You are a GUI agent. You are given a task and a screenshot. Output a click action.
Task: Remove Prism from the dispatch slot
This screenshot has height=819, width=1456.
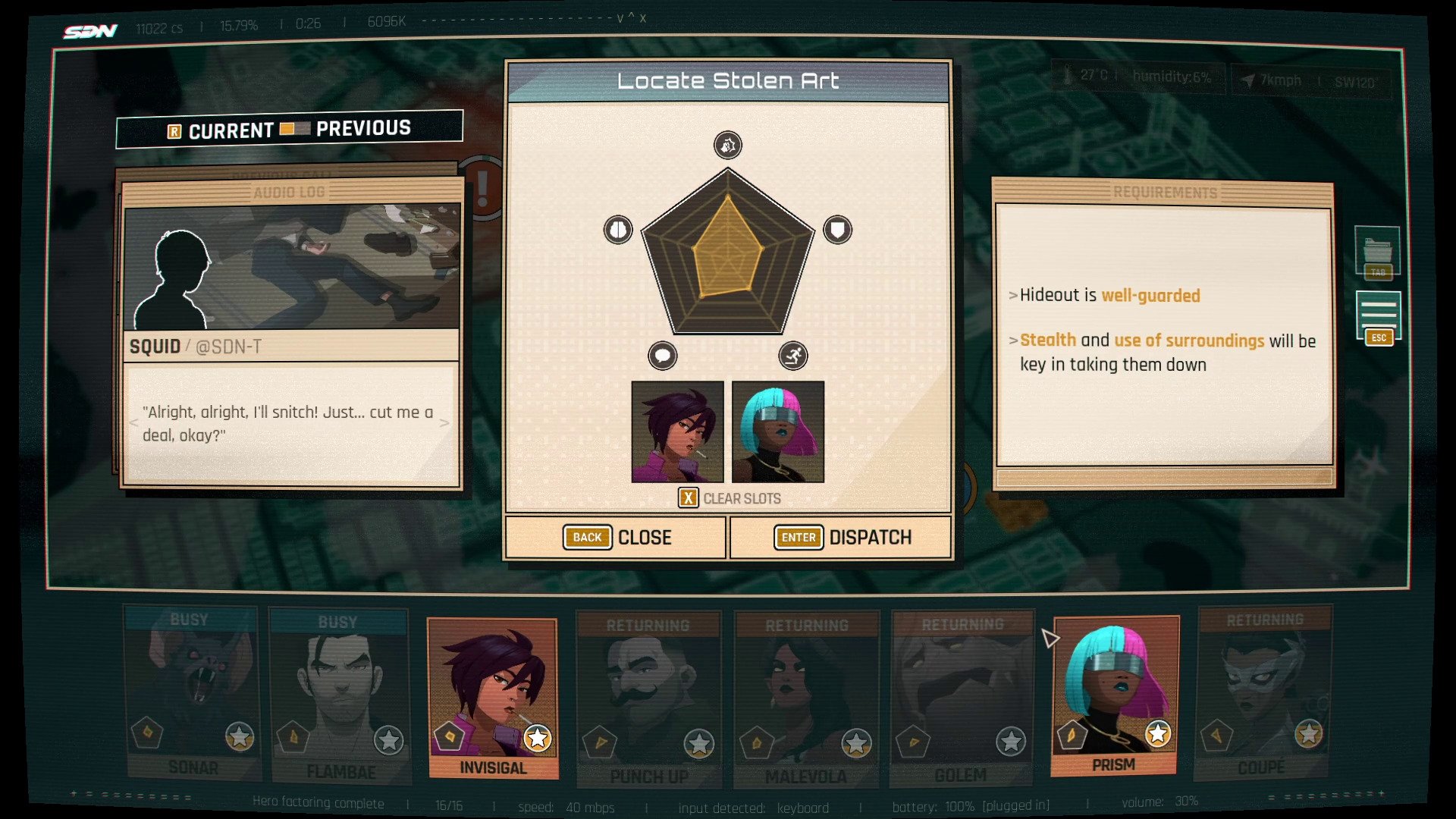[778, 431]
